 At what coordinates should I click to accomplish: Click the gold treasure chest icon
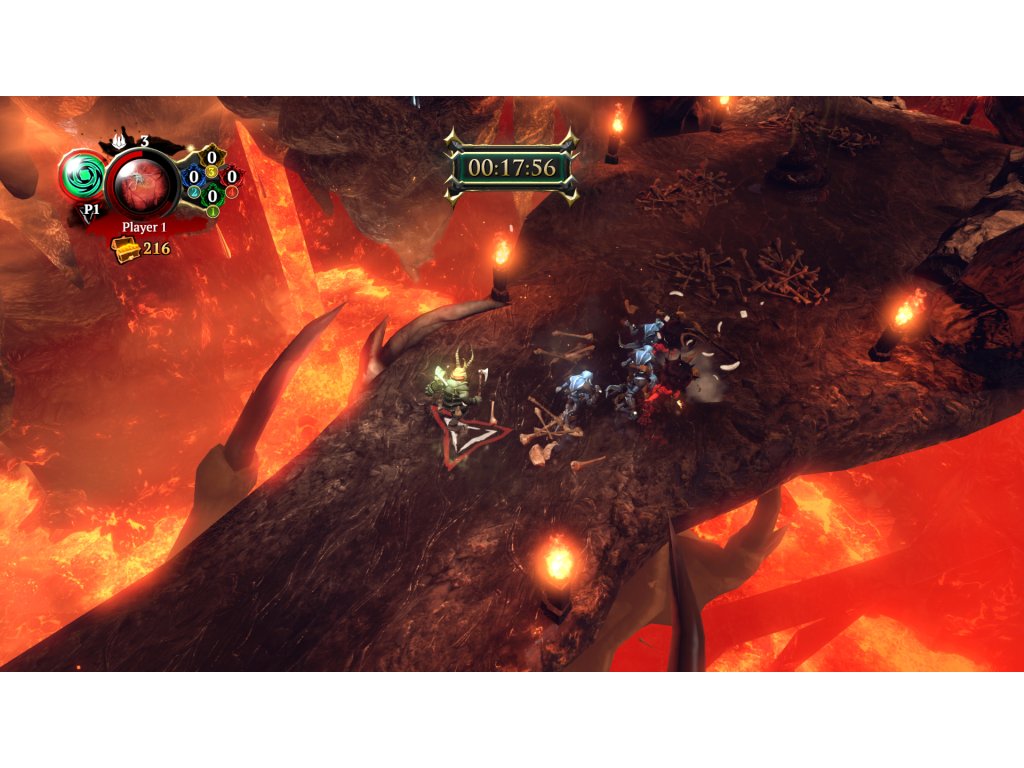point(126,249)
